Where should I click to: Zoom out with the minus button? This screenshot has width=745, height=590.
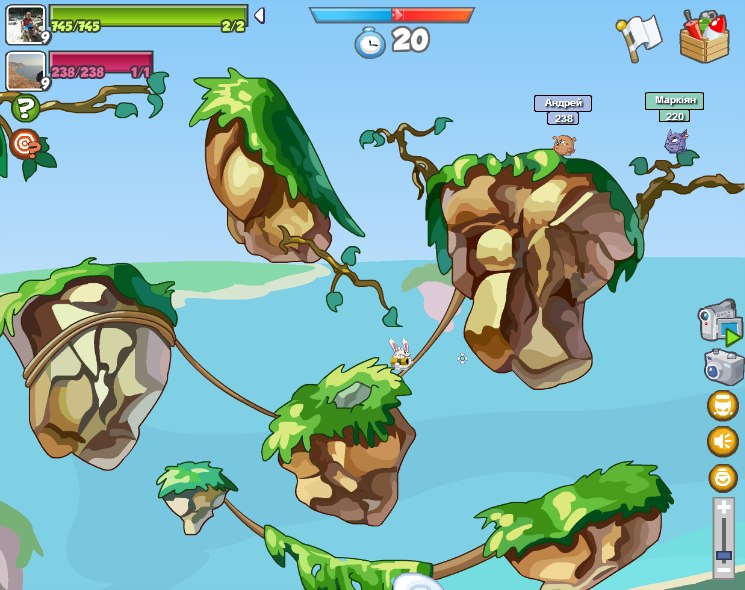724,570
